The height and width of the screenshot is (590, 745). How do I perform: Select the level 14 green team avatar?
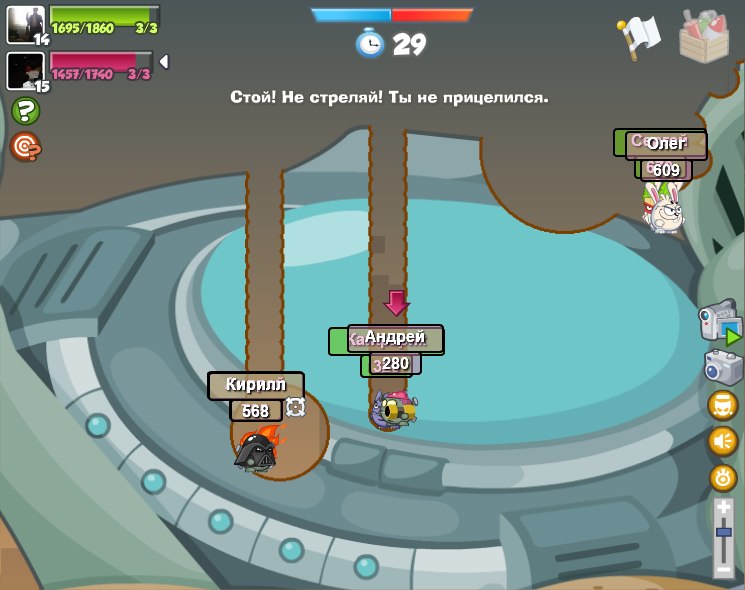[x=25, y=24]
